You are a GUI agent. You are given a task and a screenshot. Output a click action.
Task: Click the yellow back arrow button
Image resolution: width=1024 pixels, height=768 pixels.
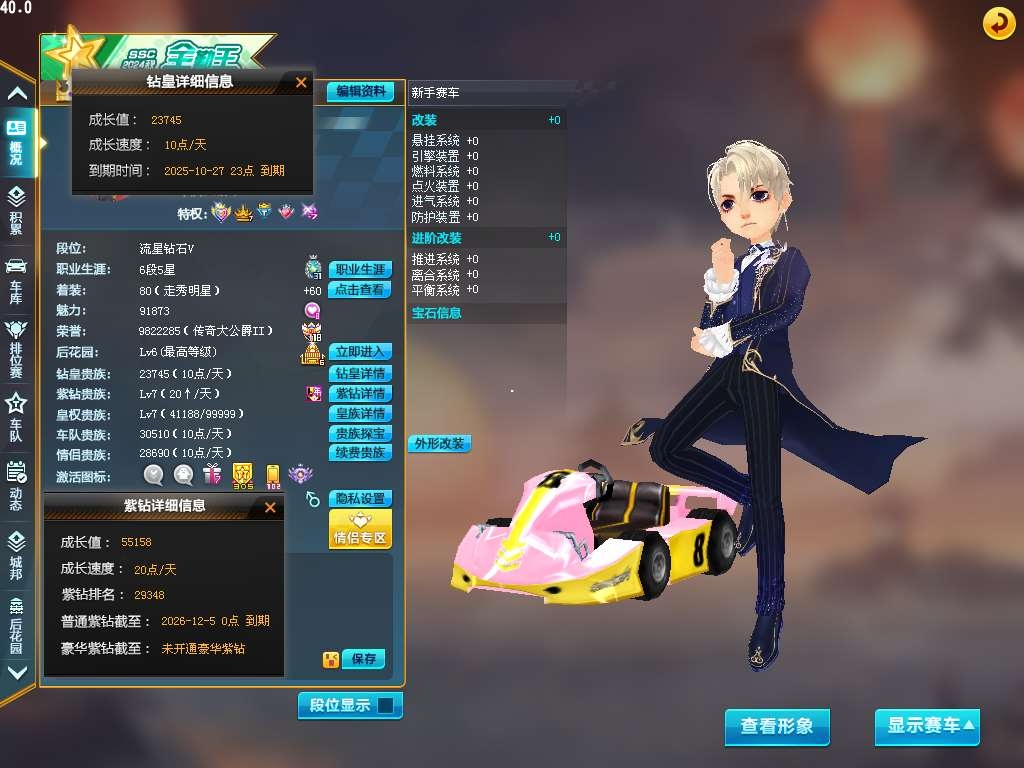[x=998, y=23]
